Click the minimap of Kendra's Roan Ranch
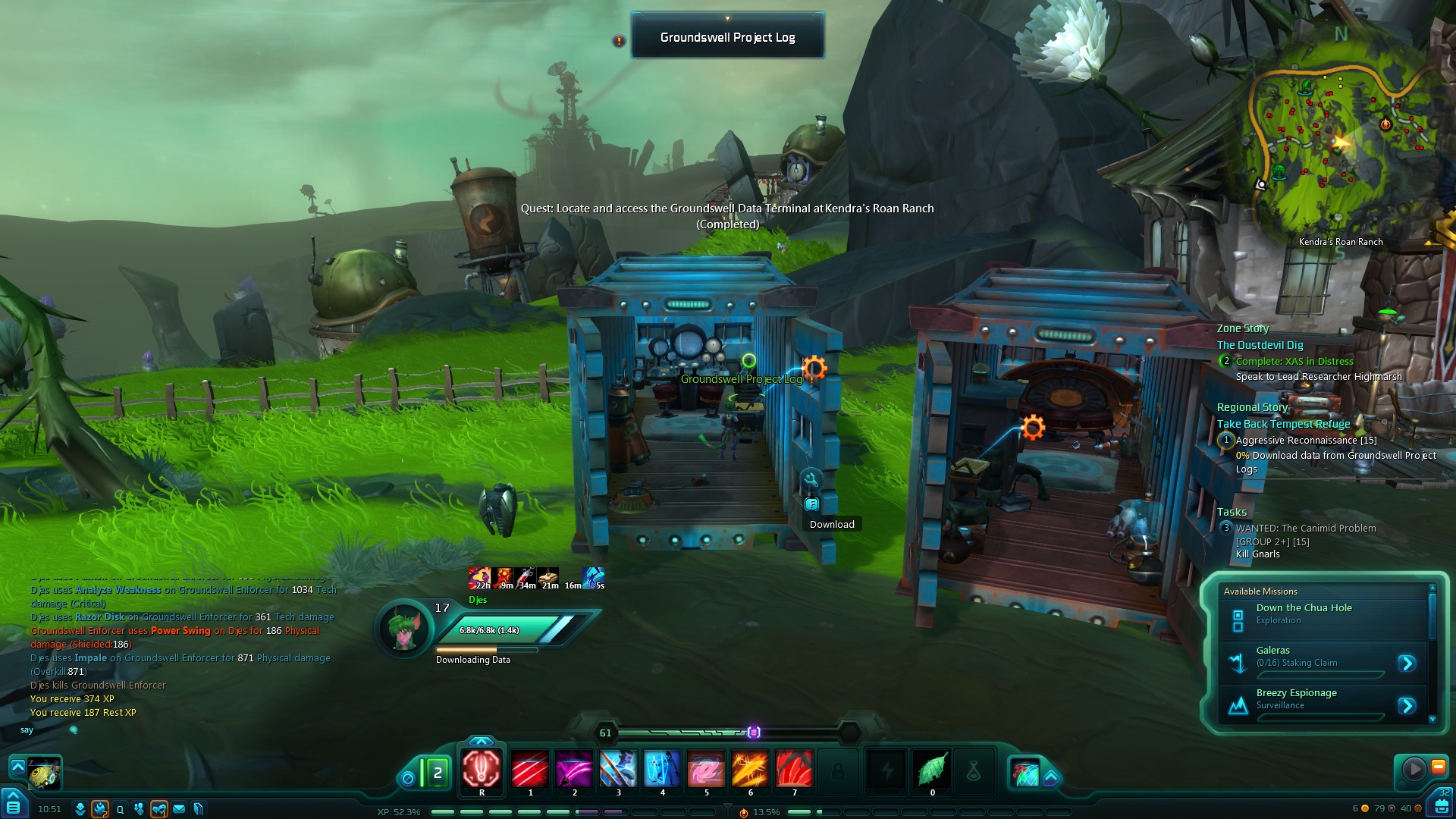 tap(1338, 136)
